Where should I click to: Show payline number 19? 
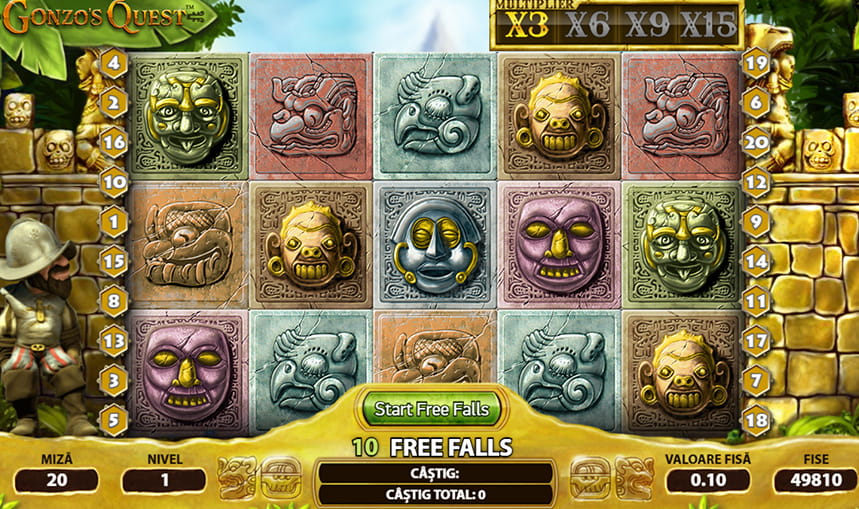pos(756,64)
